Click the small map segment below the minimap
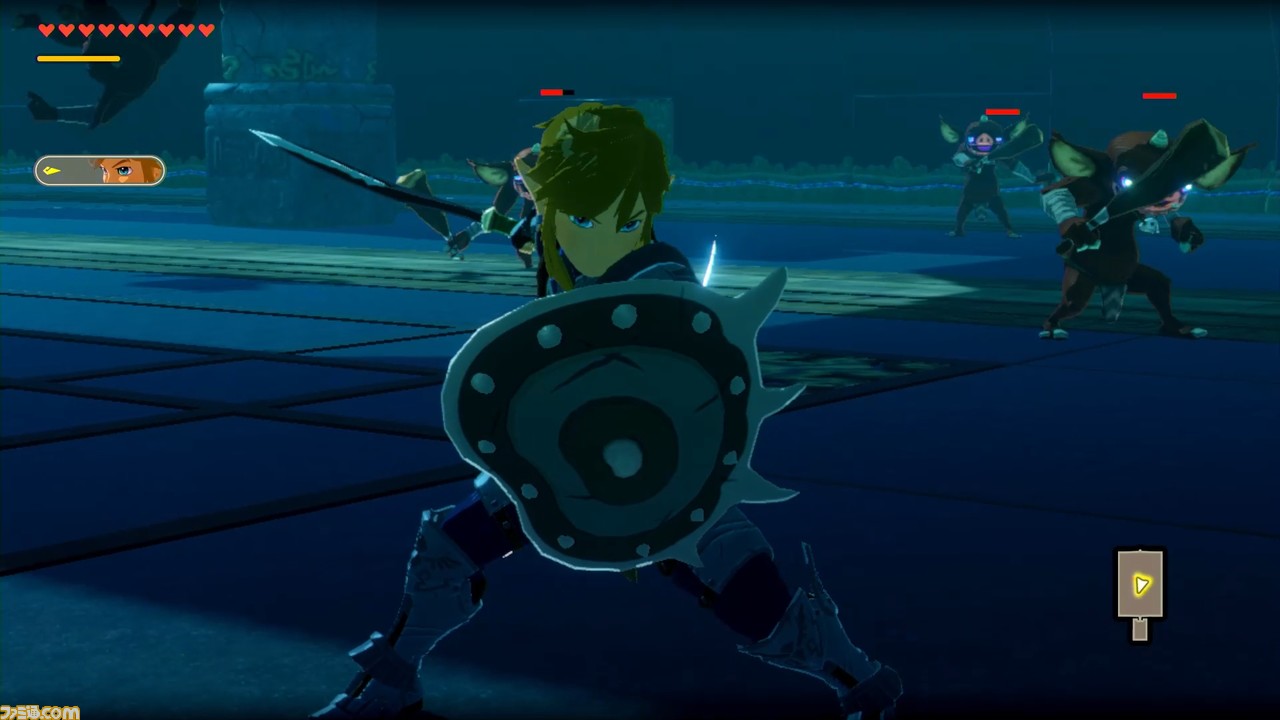 click(x=1138, y=631)
